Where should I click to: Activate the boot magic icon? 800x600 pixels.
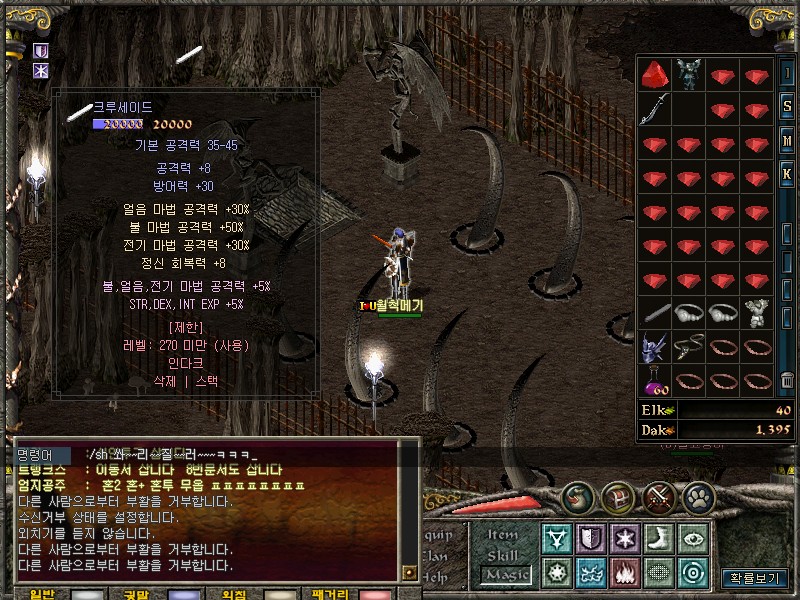[659, 538]
